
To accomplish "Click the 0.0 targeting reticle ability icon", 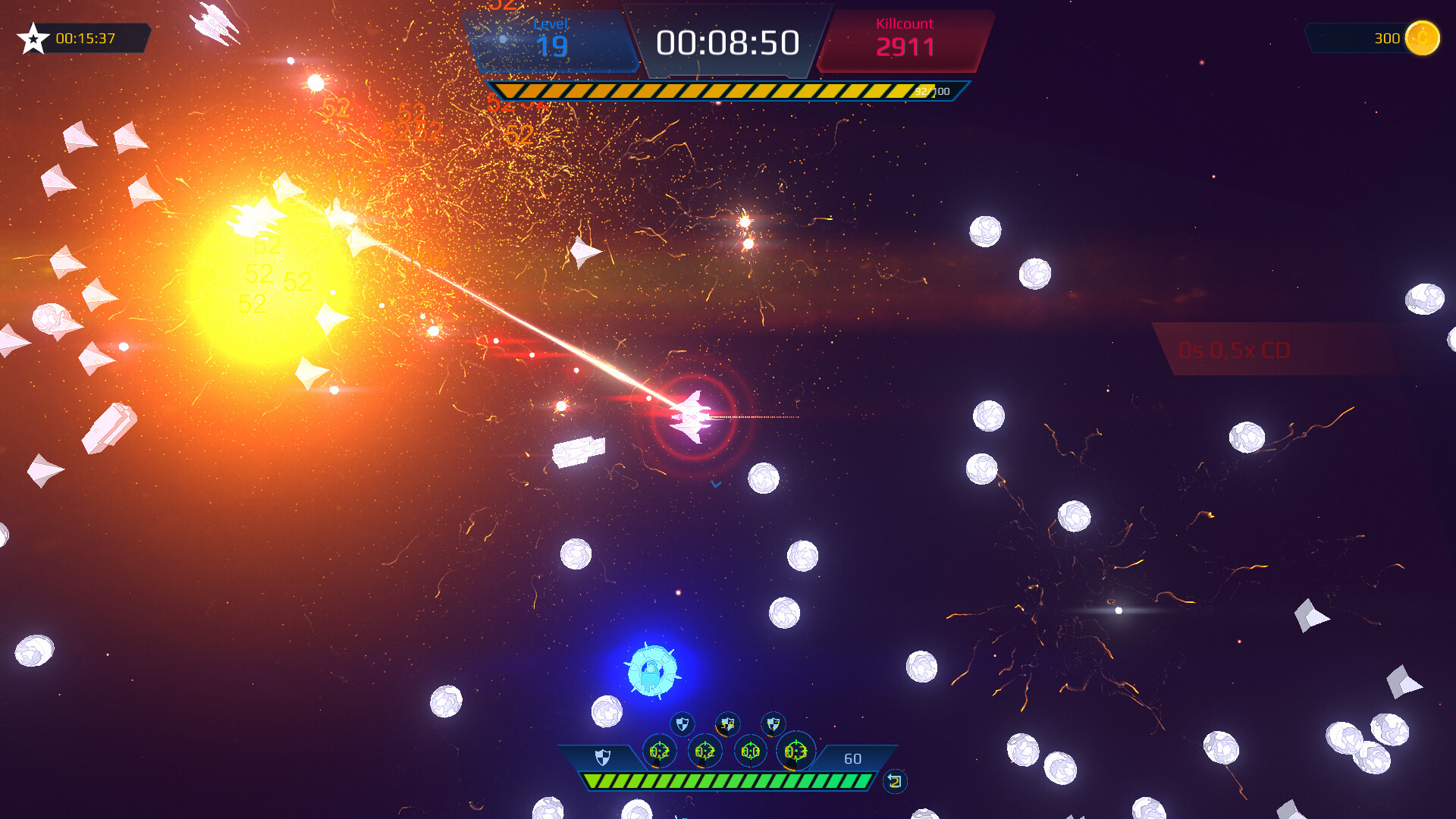I will pos(751,752).
